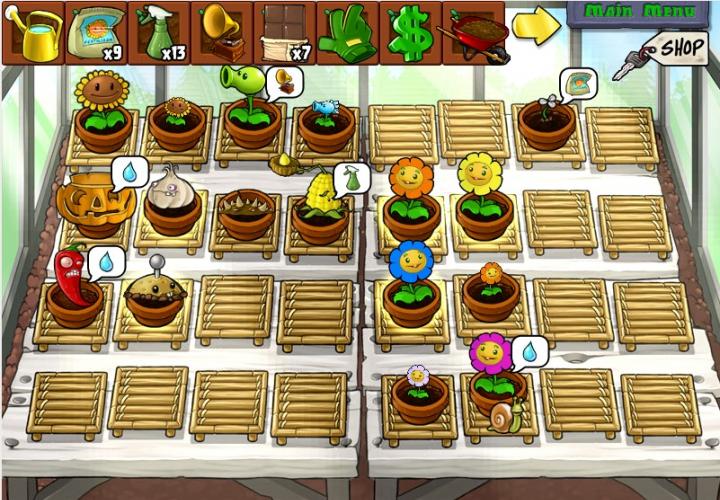Select the wheelbarrow tool
The width and height of the screenshot is (720, 500).
pos(474,32)
